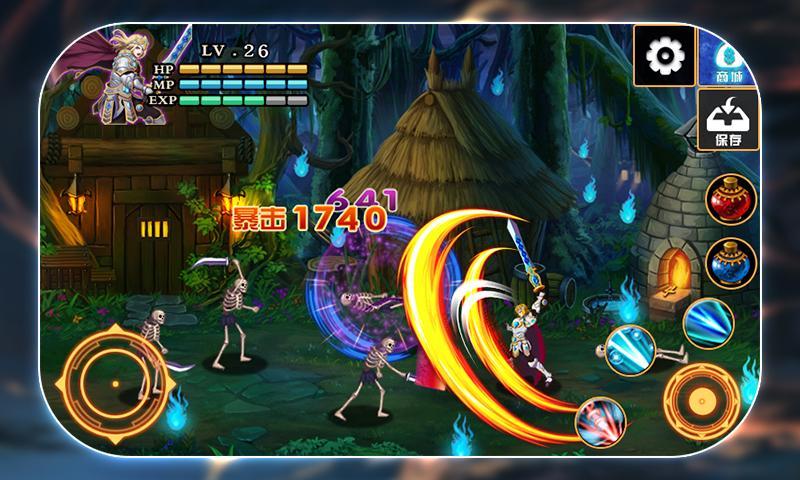Trigger the red burst skill
This screenshot has height=480, width=800.
[601, 421]
